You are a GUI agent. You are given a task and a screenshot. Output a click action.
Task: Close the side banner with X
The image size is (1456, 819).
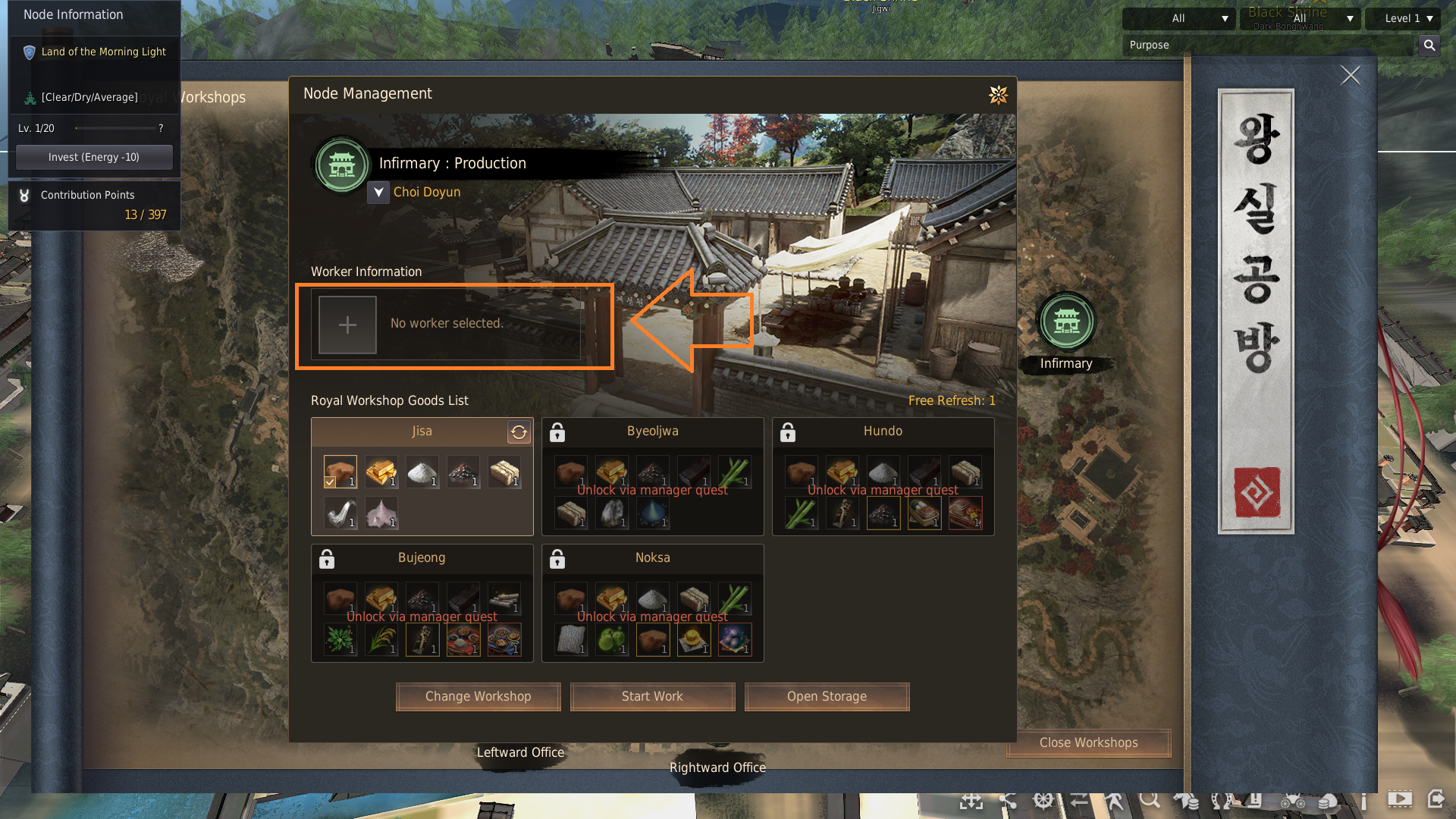click(x=1350, y=75)
